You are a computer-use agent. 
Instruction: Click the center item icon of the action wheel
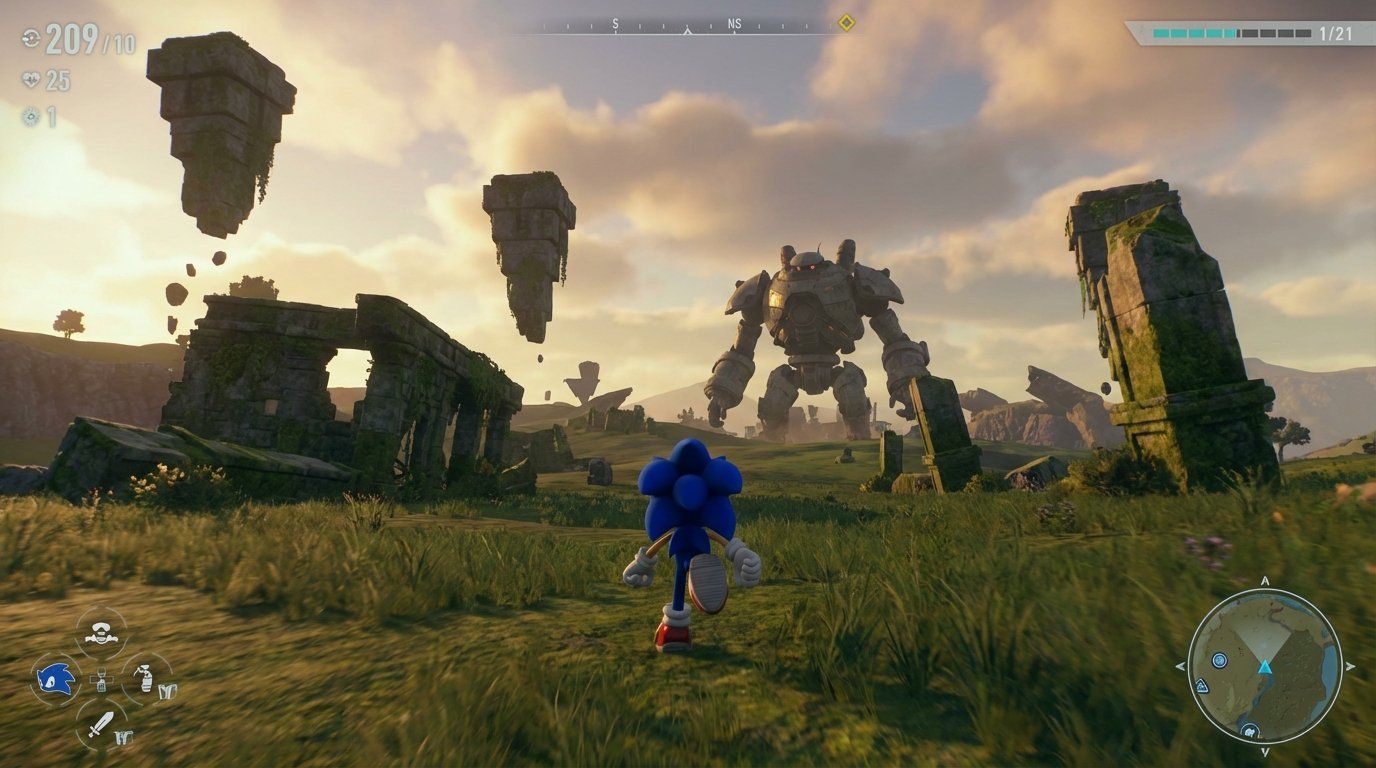(x=102, y=680)
